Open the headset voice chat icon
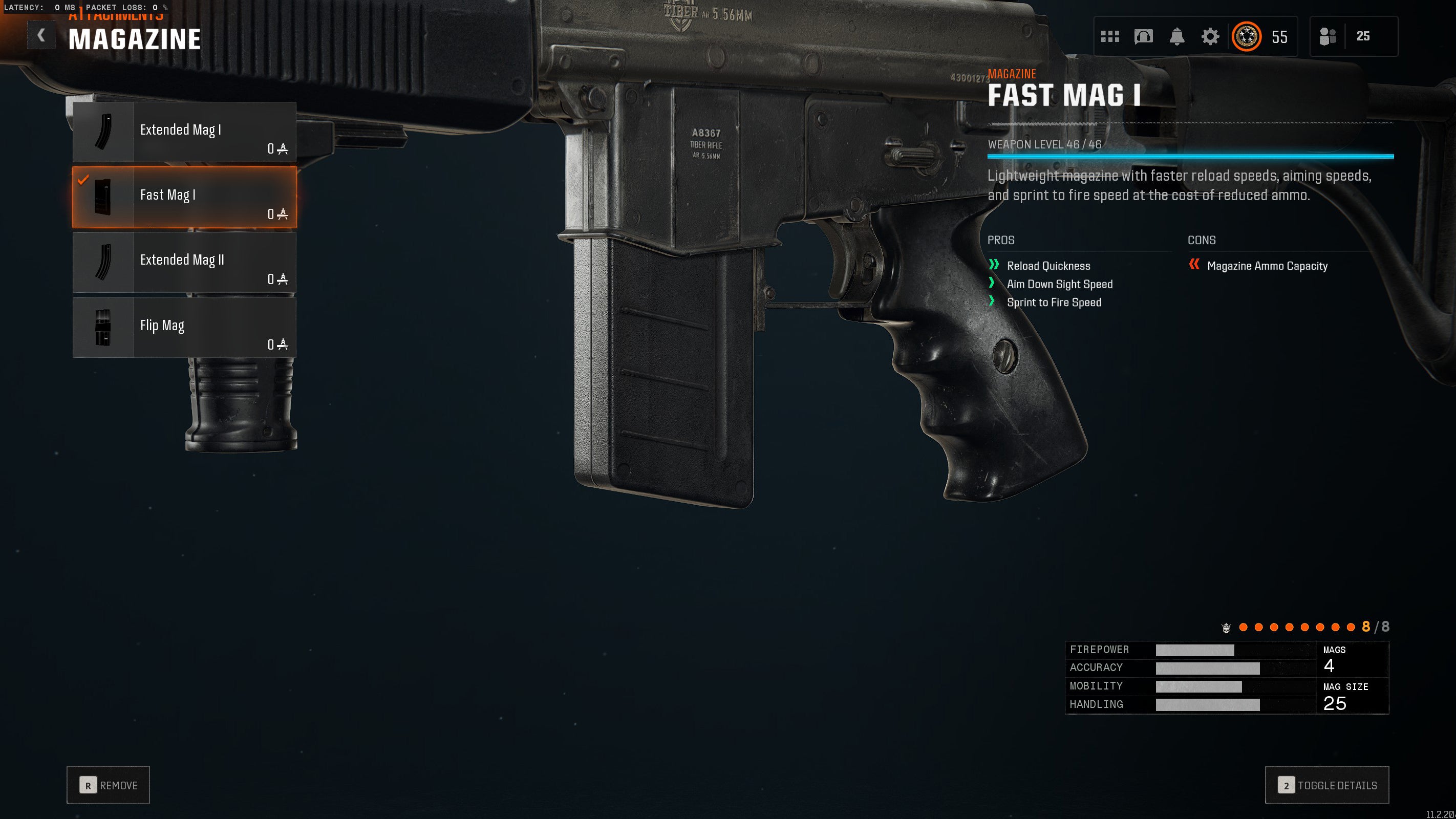 [1143, 37]
